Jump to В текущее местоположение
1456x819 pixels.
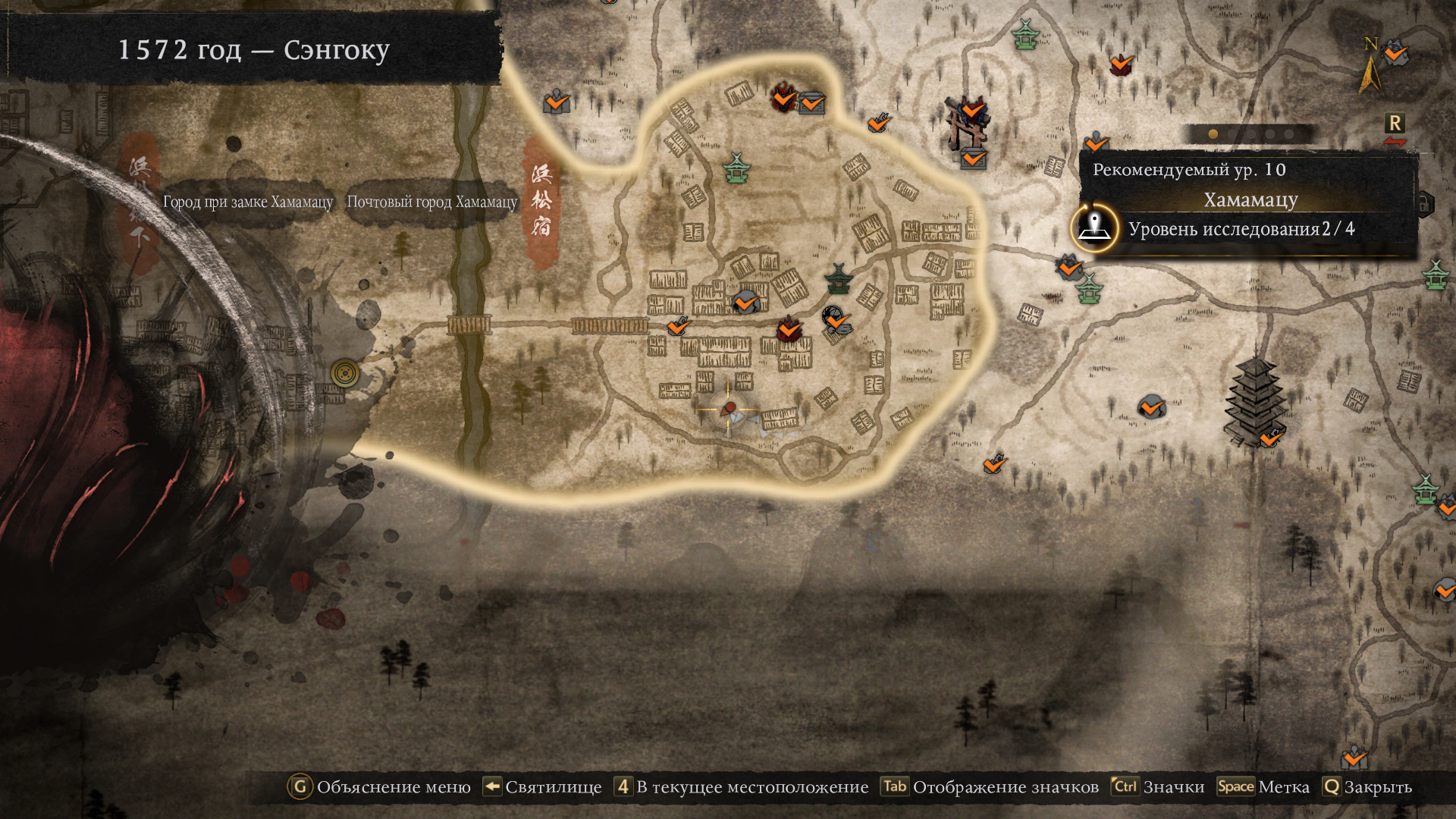click(741, 787)
